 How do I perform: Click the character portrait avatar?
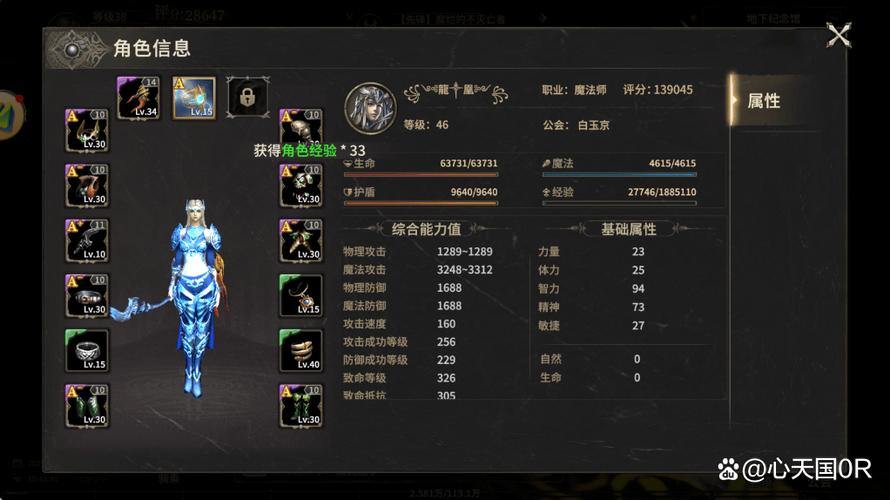[x=370, y=107]
